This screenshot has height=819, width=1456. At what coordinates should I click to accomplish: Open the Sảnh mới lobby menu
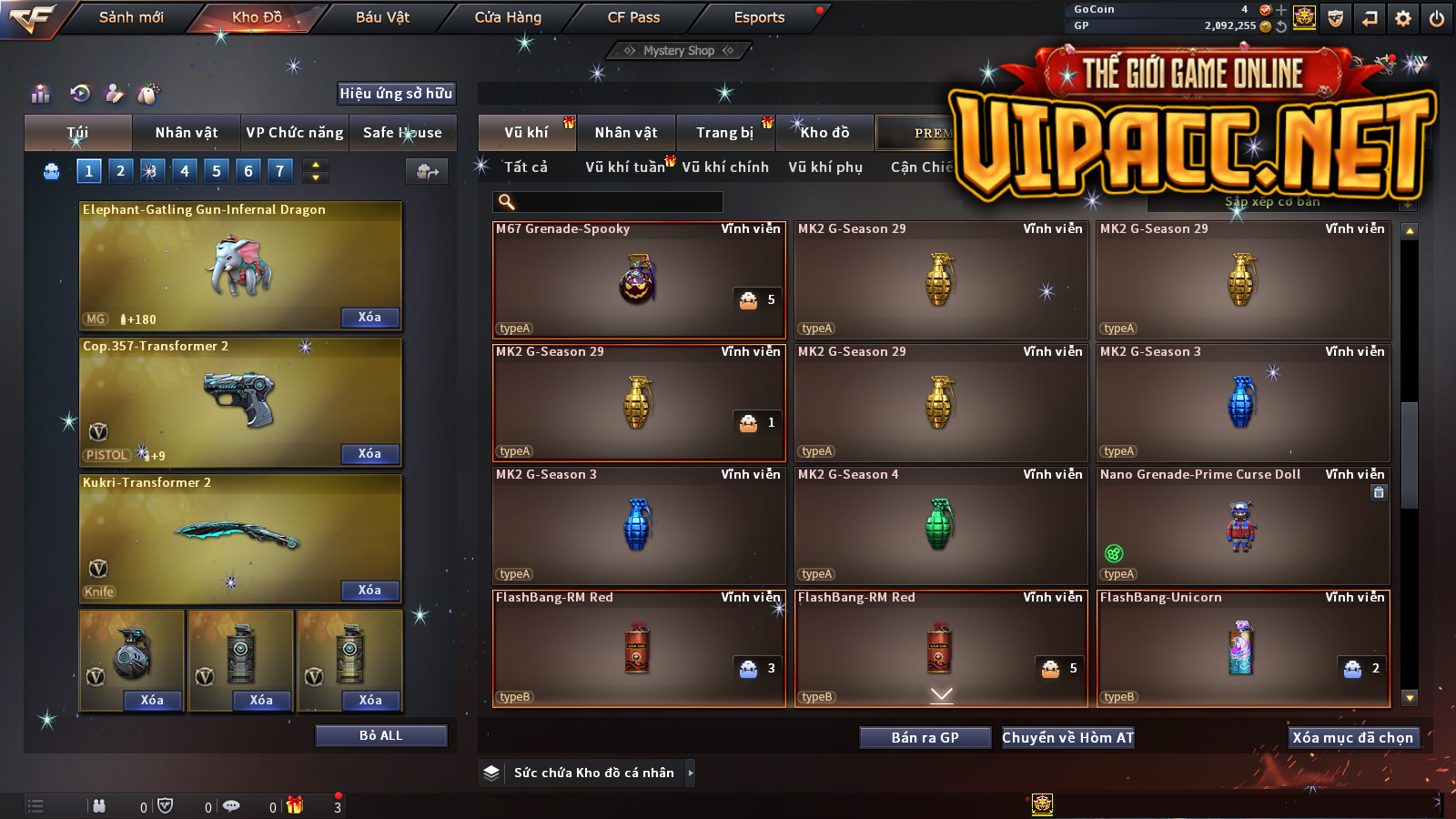click(x=131, y=17)
